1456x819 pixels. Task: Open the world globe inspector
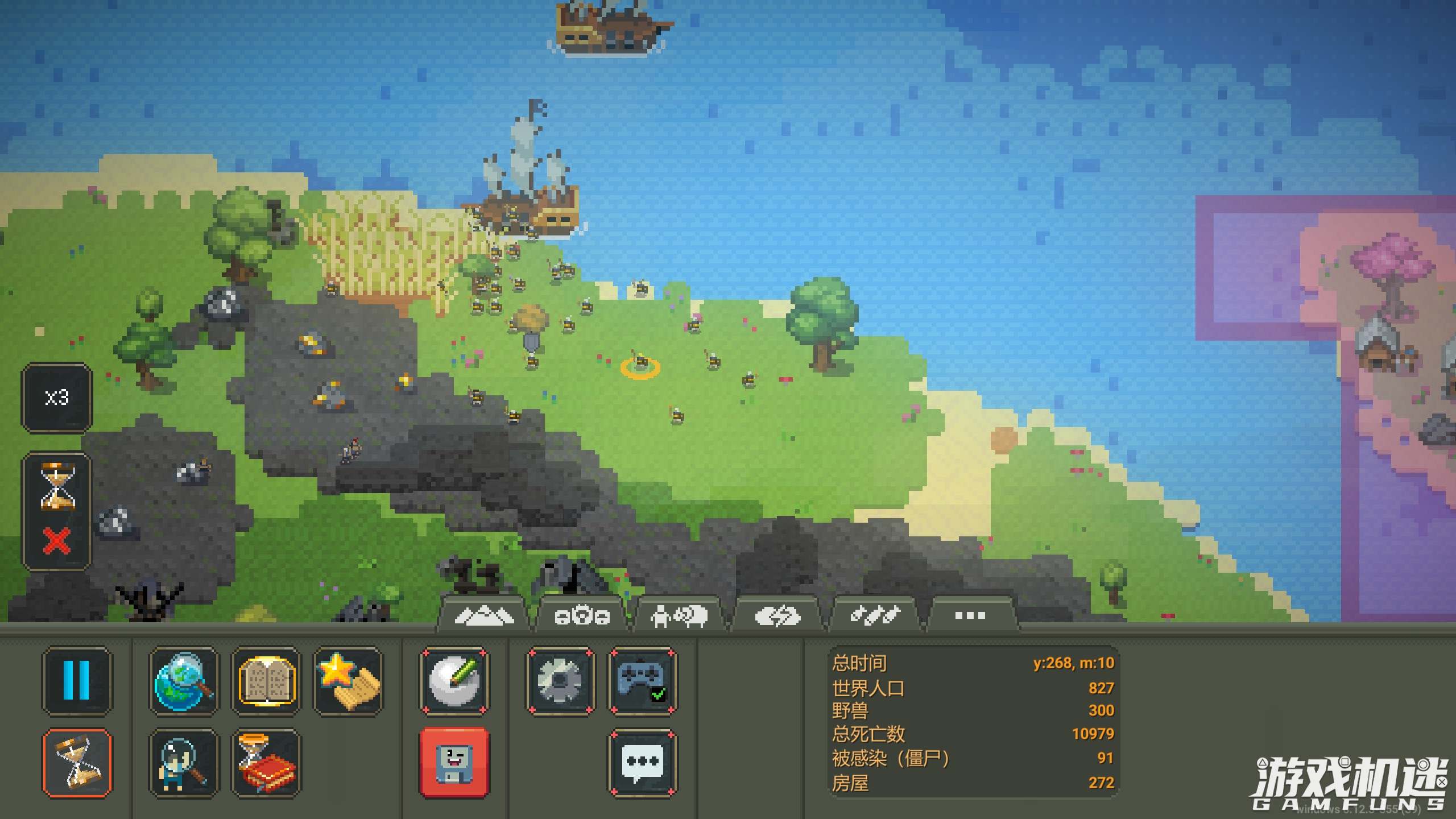click(183, 680)
